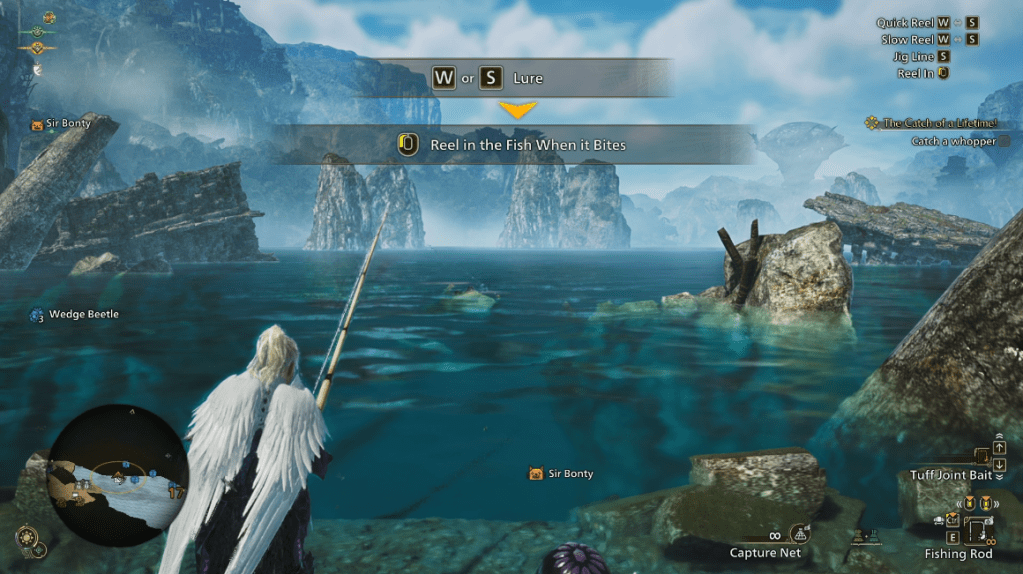The height and width of the screenshot is (574, 1023).
Task: Click the orange winged emblem status icon
Action: tap(39, 47)
